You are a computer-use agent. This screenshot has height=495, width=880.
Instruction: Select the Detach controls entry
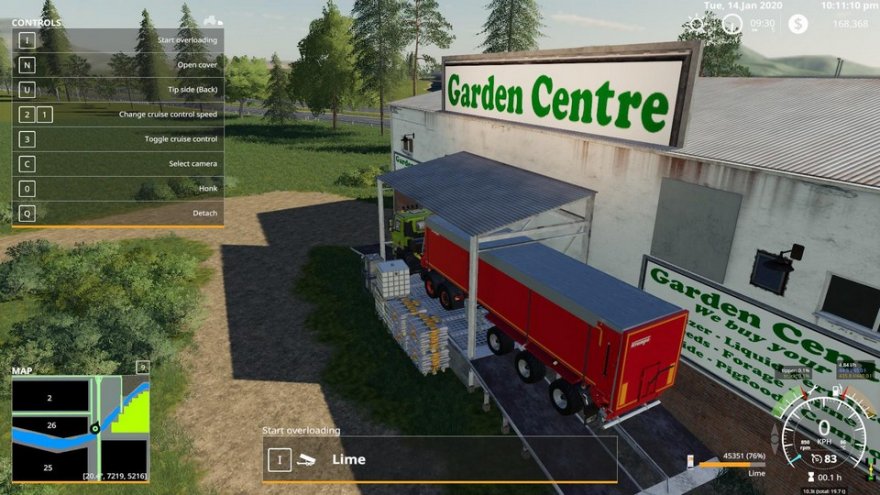tap(118, 213)
